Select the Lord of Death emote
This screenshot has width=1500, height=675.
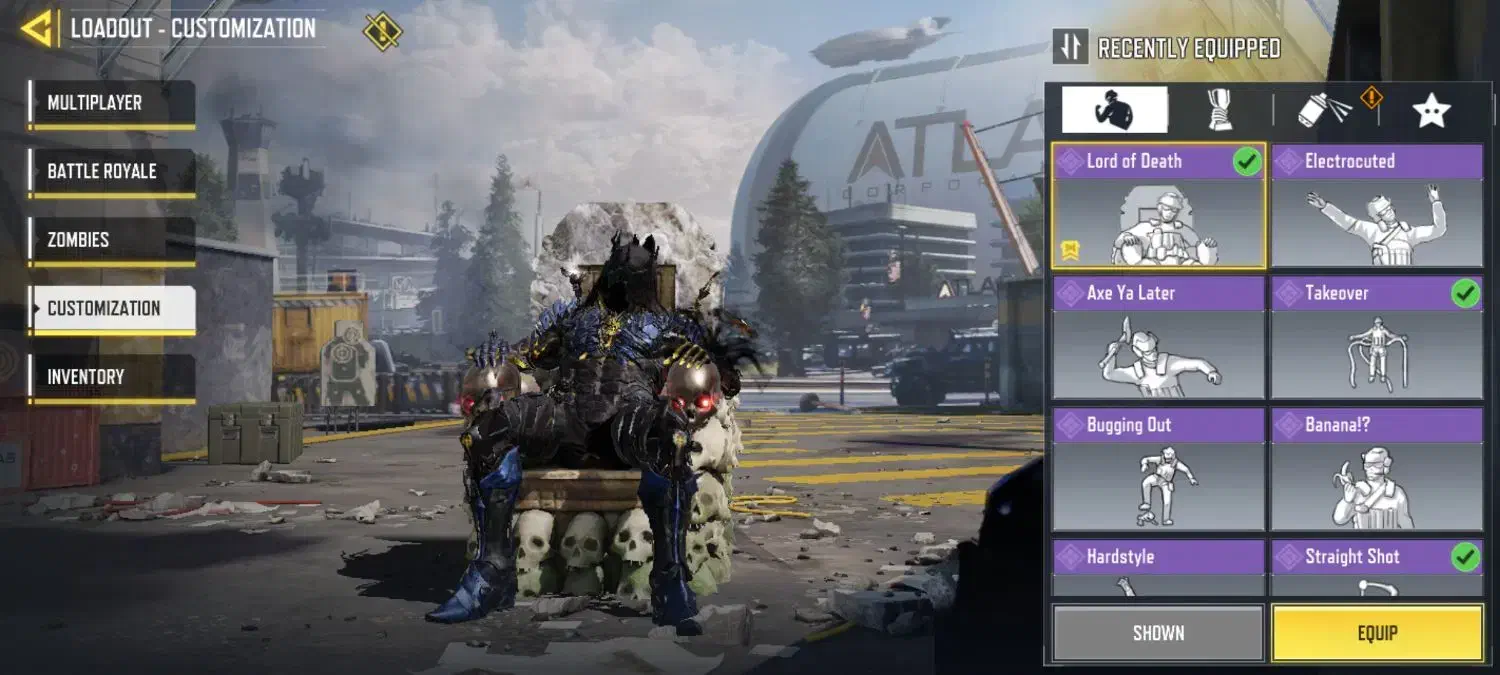(x=1158, y=206)
